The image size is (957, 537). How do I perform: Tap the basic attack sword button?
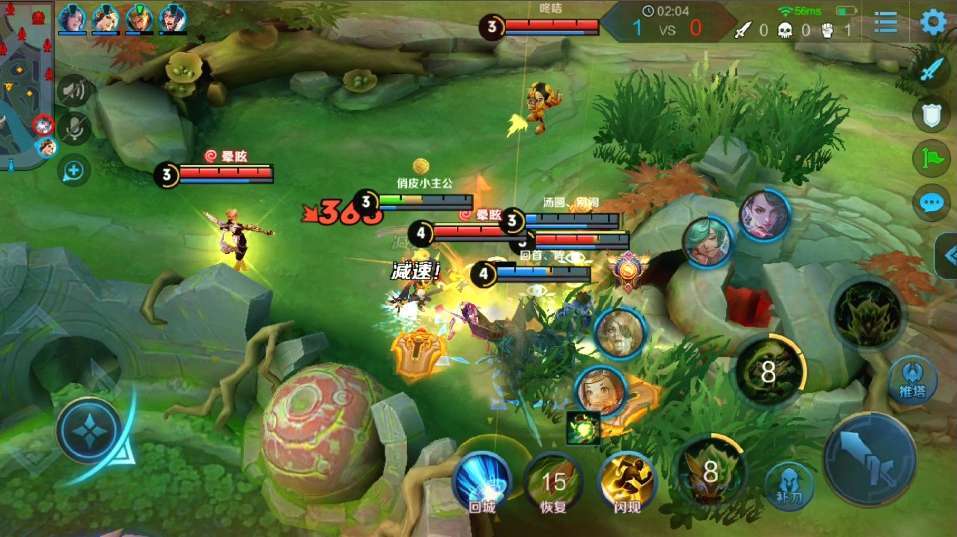868,459
